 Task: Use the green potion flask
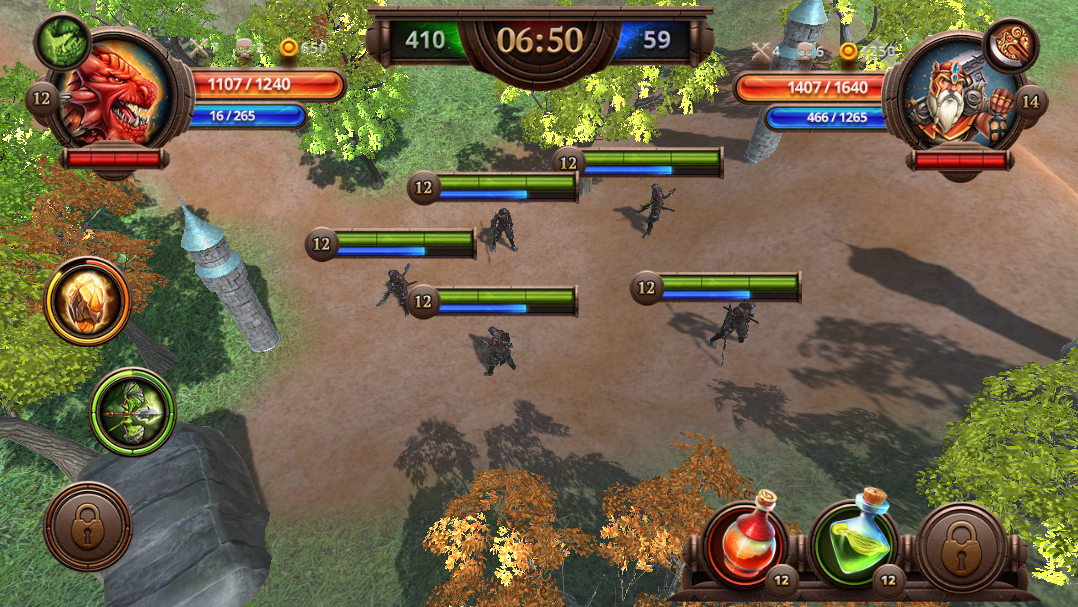coord(854,545)
